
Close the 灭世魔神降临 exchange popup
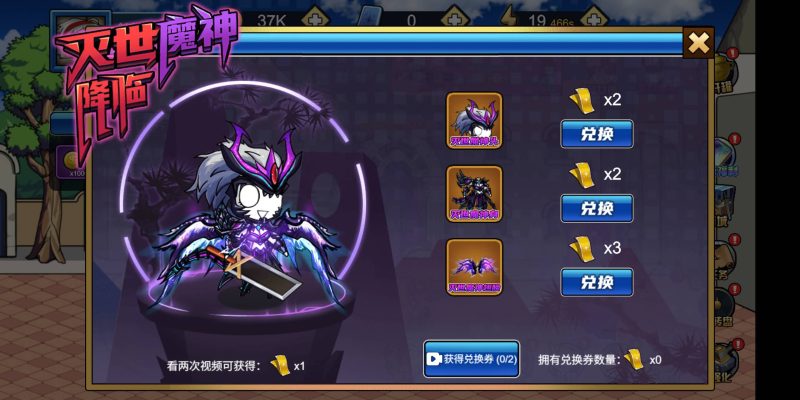coord(699,42)
